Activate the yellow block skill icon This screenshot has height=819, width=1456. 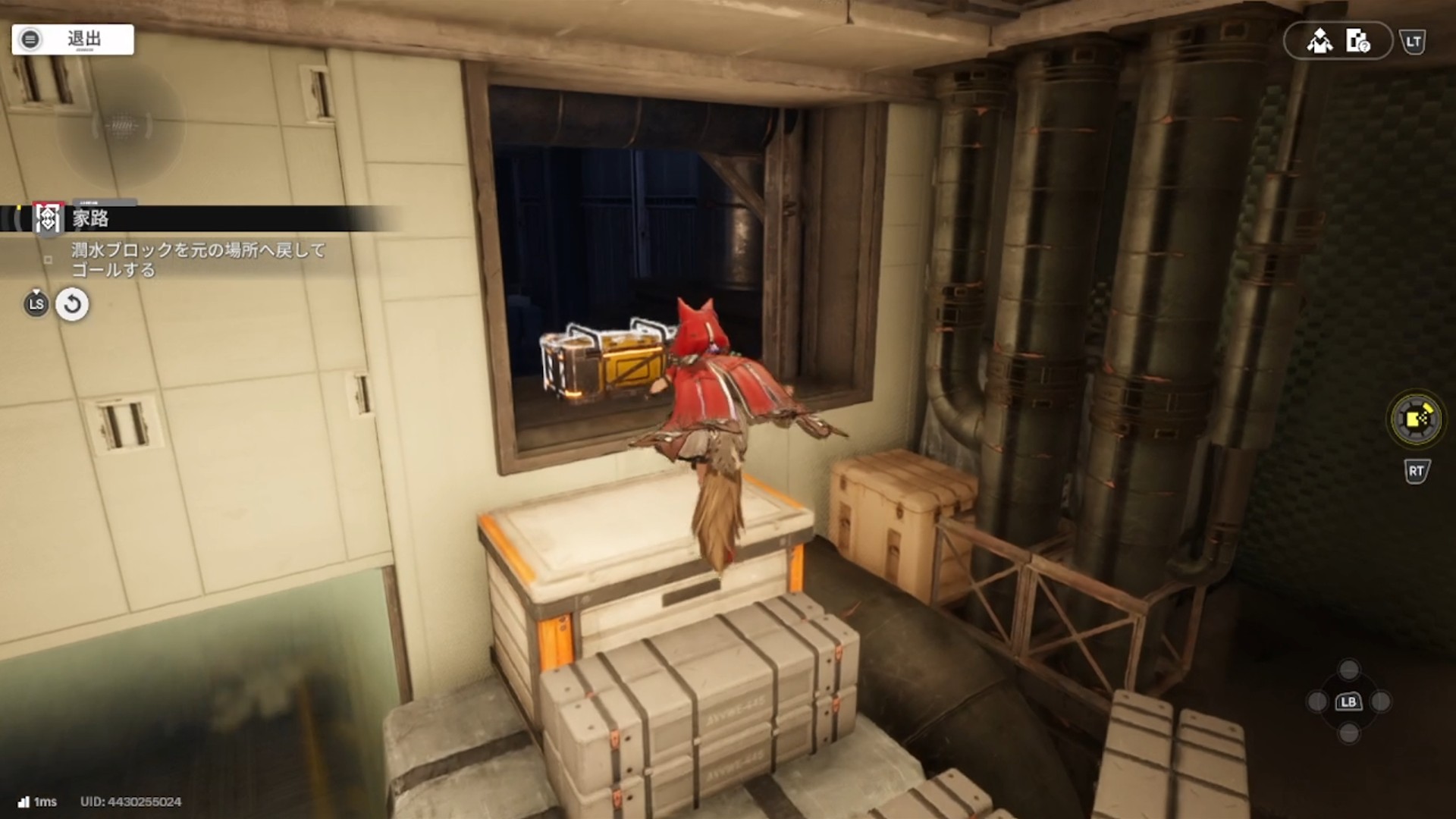point(1415,419)
